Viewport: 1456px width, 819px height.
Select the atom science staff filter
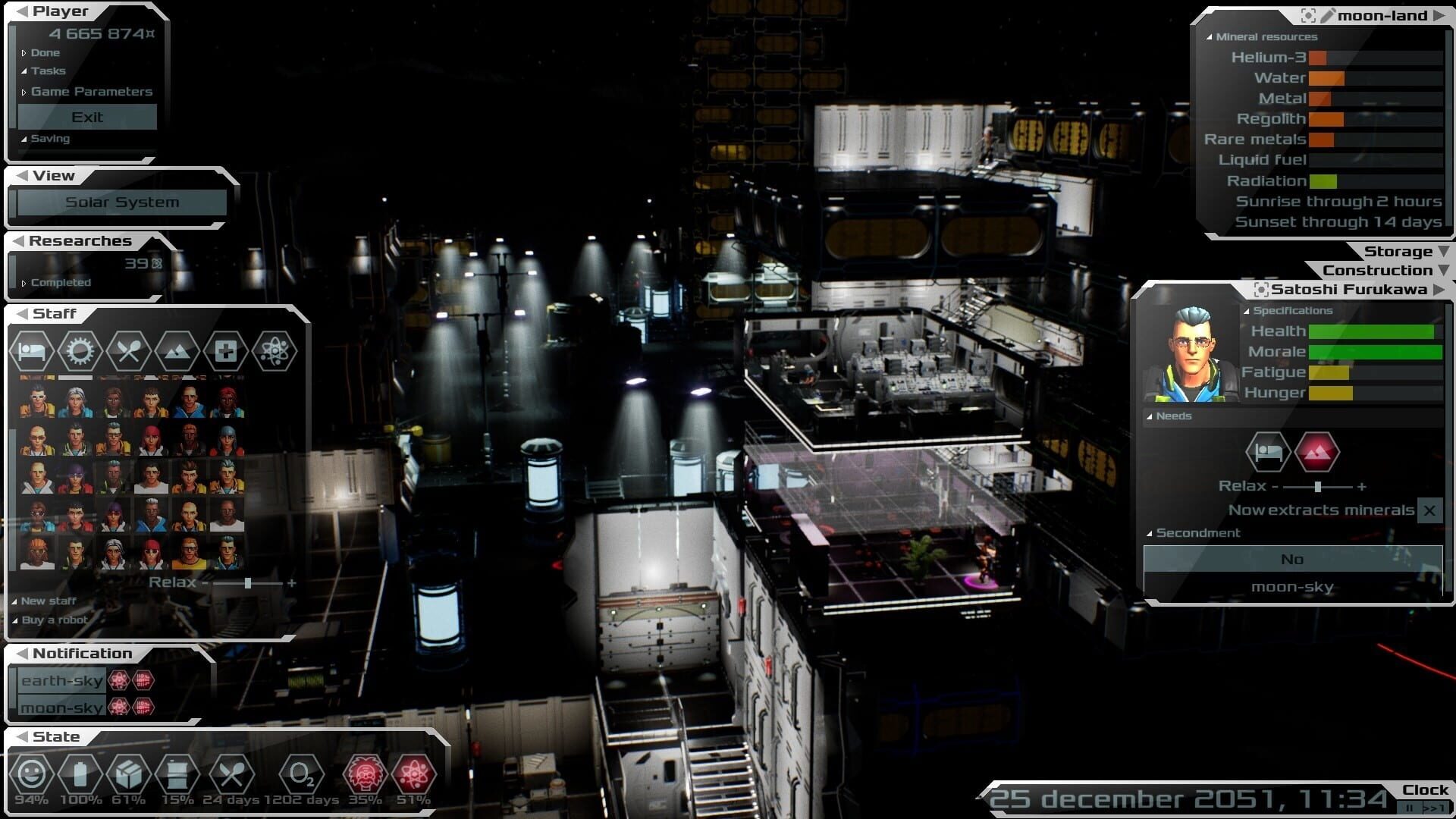274,351
